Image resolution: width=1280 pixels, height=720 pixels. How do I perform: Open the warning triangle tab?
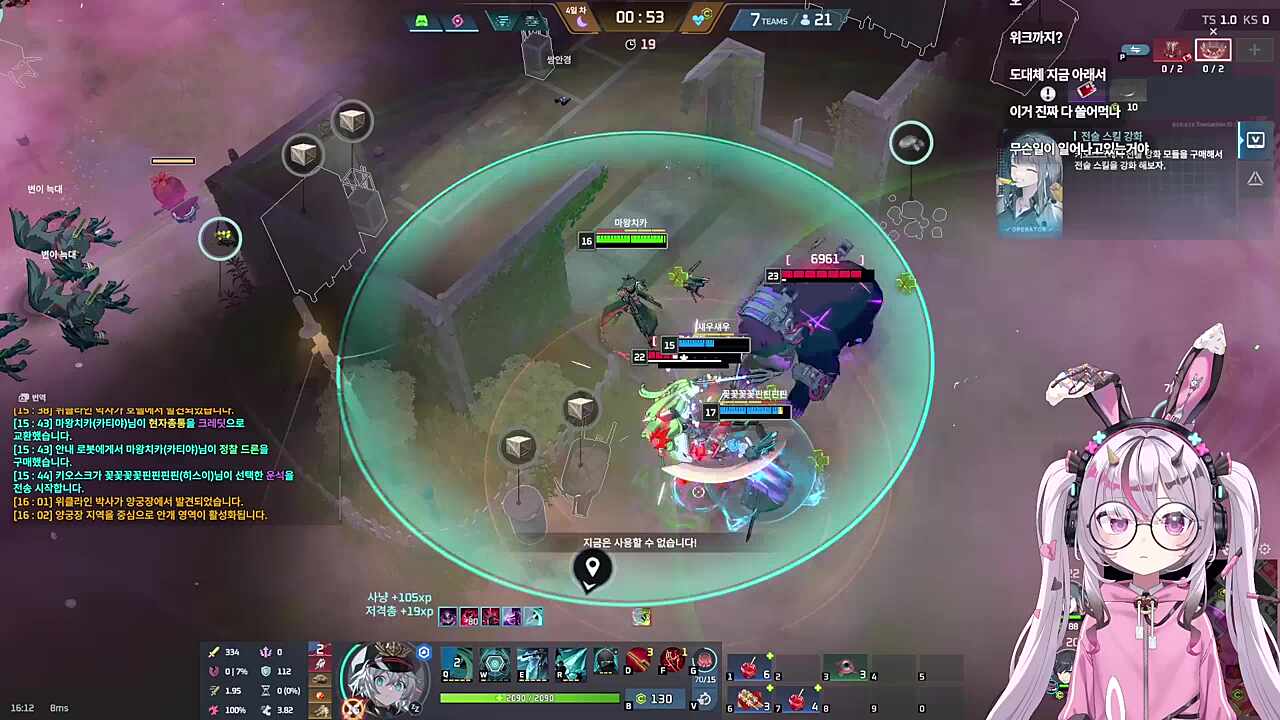[x=1254, y=179]
